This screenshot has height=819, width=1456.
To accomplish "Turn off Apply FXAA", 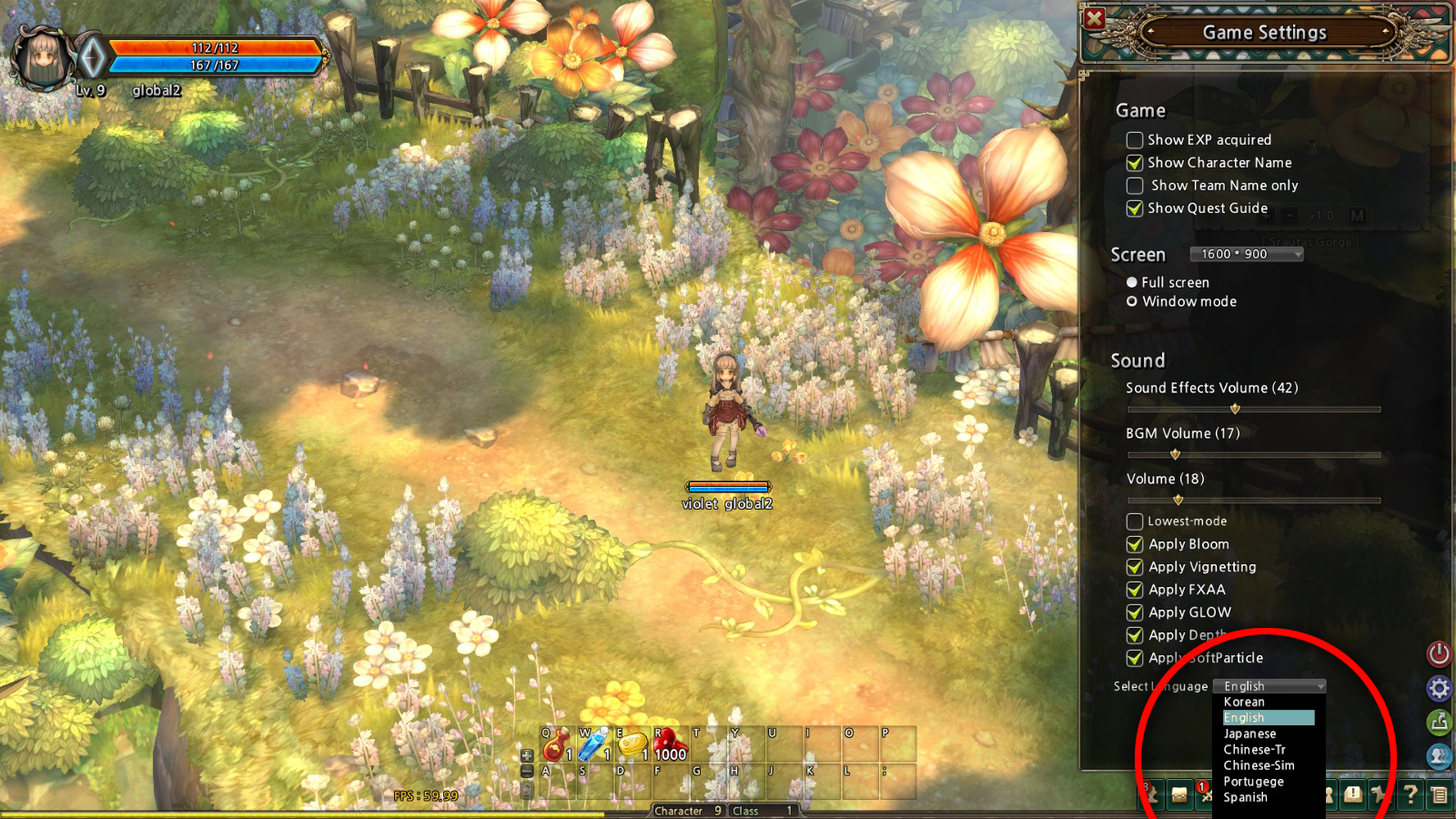I will [1135, 590].
